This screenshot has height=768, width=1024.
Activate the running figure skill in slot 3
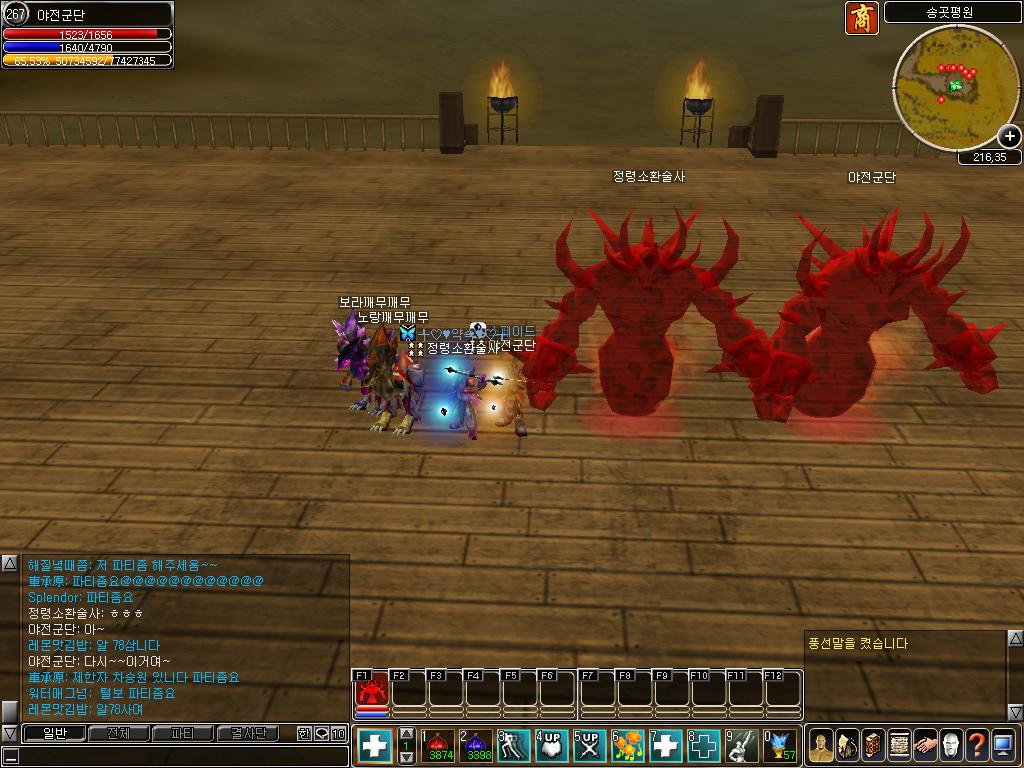514,746
